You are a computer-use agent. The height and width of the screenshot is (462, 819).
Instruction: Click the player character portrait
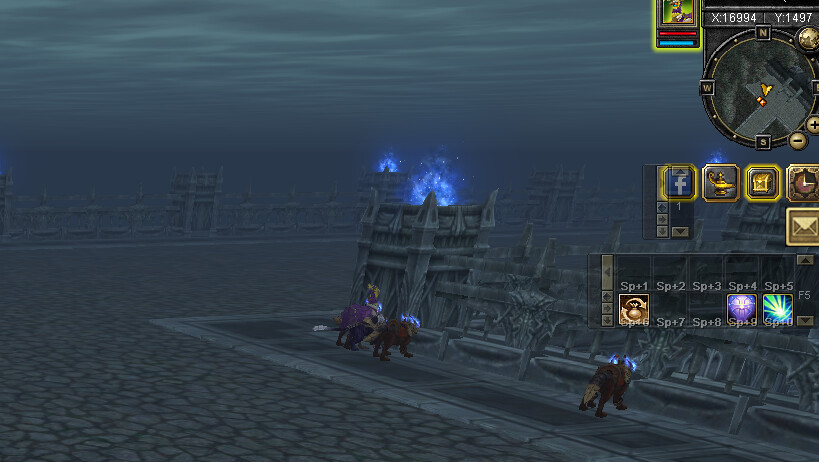pos(677,15)
